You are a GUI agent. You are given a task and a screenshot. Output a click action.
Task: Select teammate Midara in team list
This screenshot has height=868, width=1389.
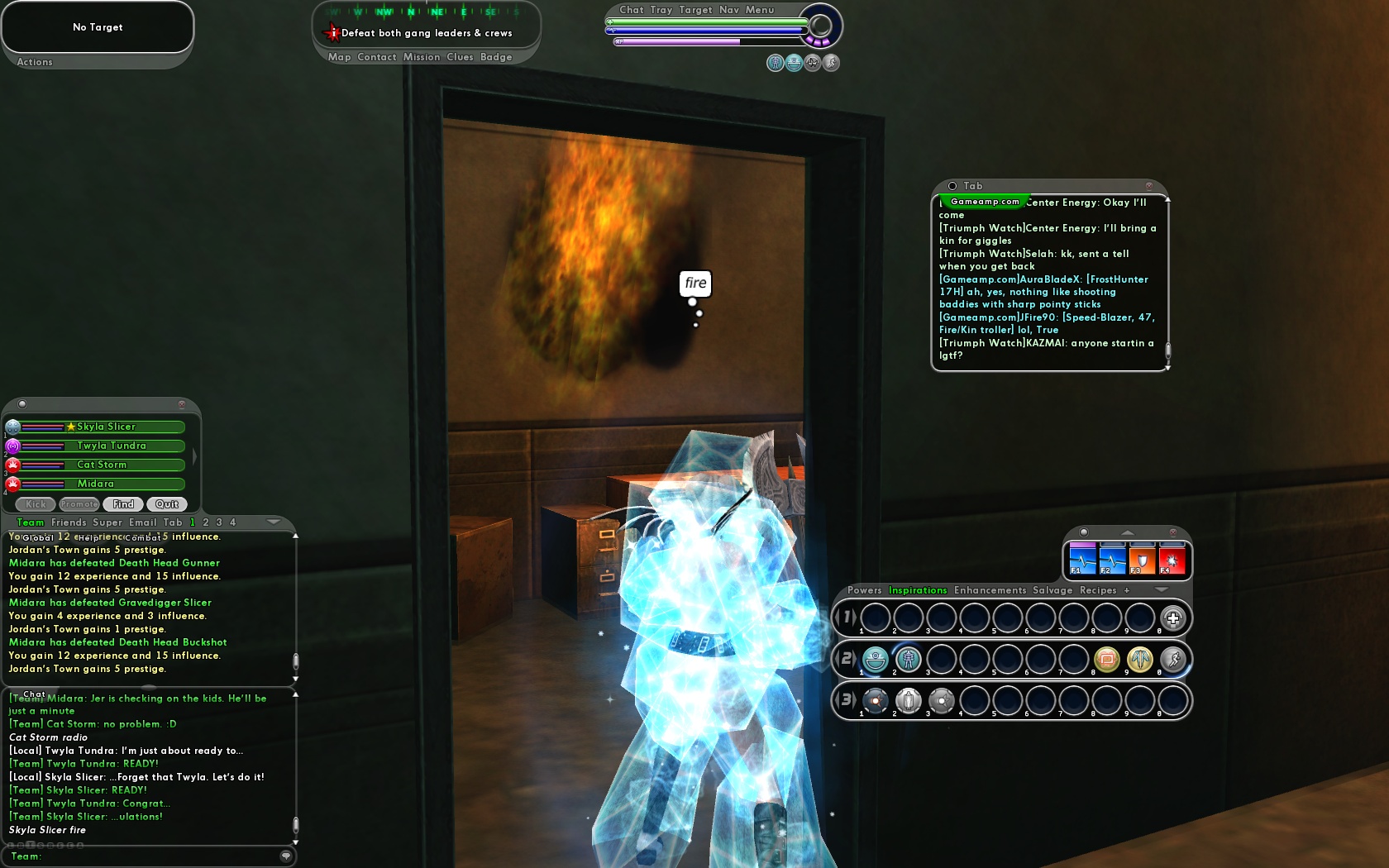click(96, 484)
